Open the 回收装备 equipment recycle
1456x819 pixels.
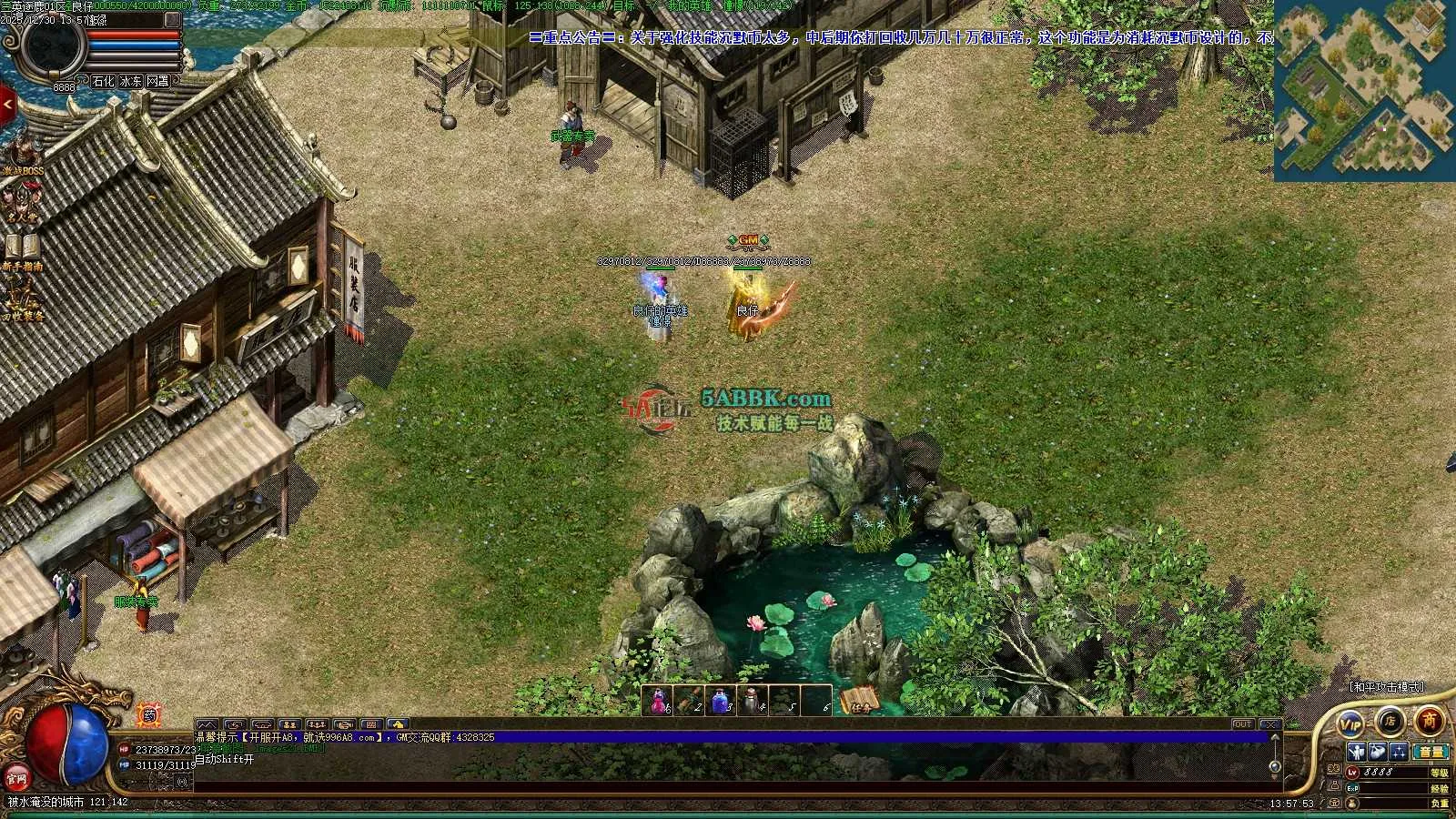pos(22,301)
